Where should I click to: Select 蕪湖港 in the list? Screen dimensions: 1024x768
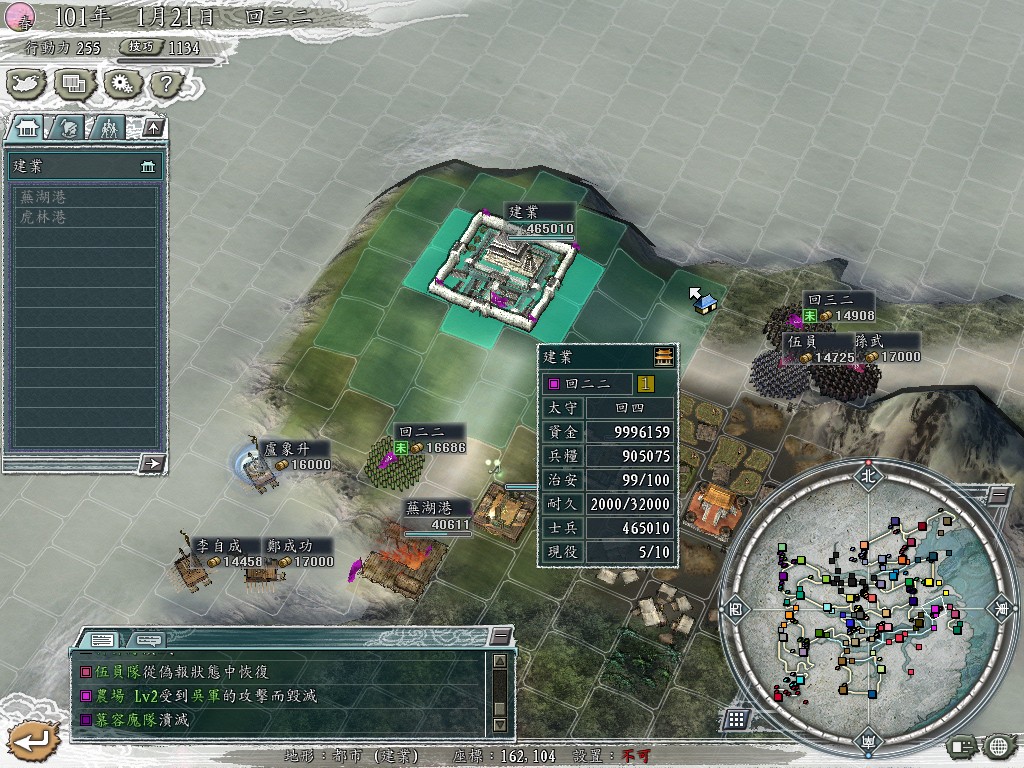pos(45,197)
